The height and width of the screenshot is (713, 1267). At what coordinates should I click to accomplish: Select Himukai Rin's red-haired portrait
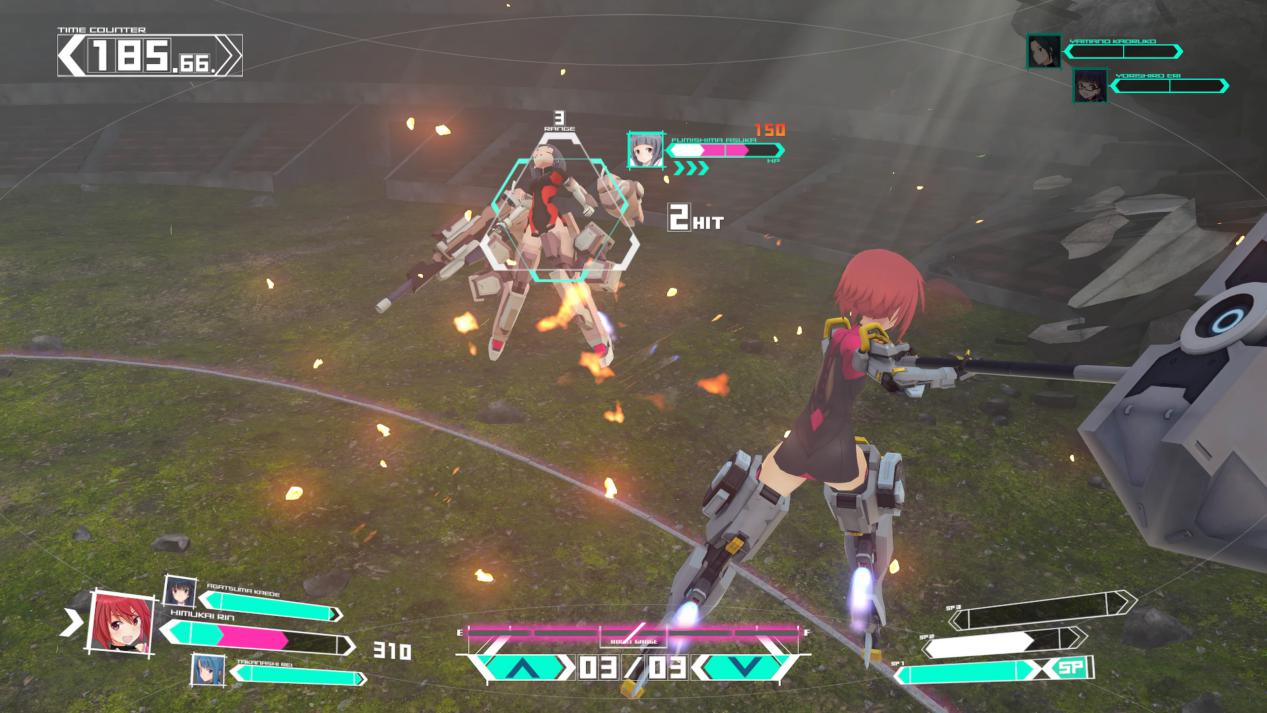(x=122, y=623)
